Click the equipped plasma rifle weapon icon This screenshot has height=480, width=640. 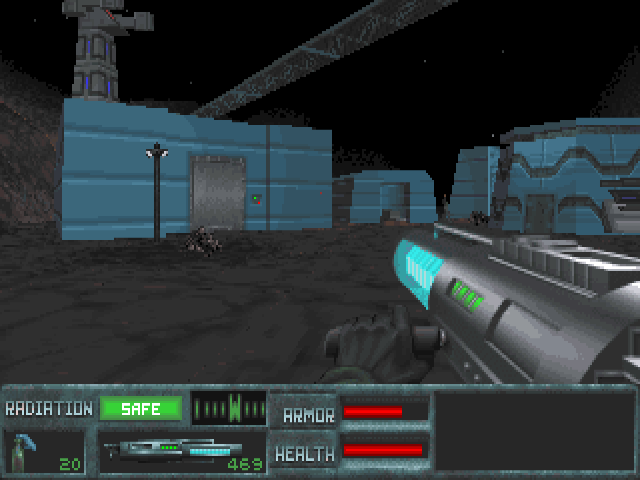(x=180, y=451)
